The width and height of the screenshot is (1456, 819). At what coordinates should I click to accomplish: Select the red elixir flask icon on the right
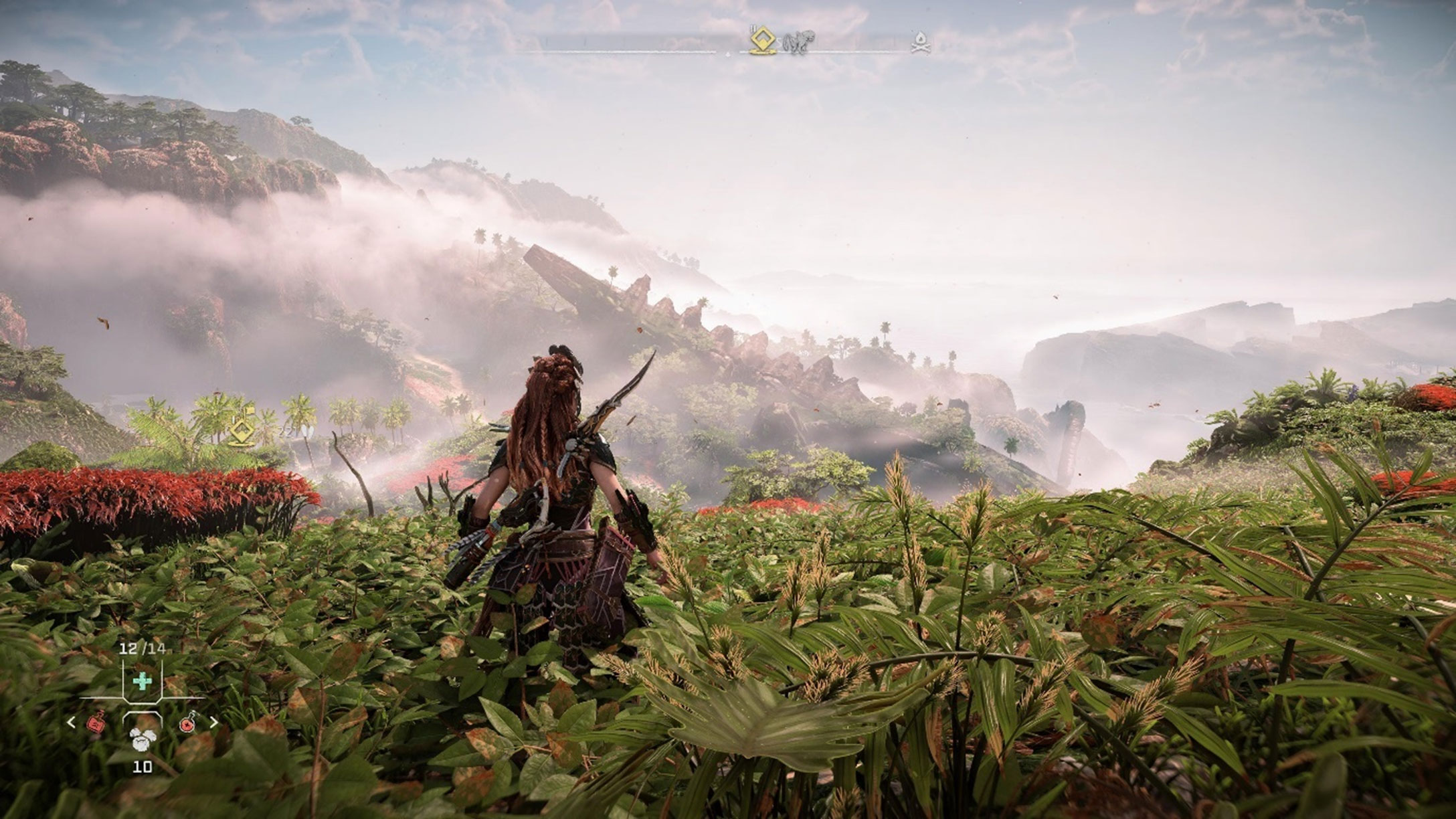[187, 723]
